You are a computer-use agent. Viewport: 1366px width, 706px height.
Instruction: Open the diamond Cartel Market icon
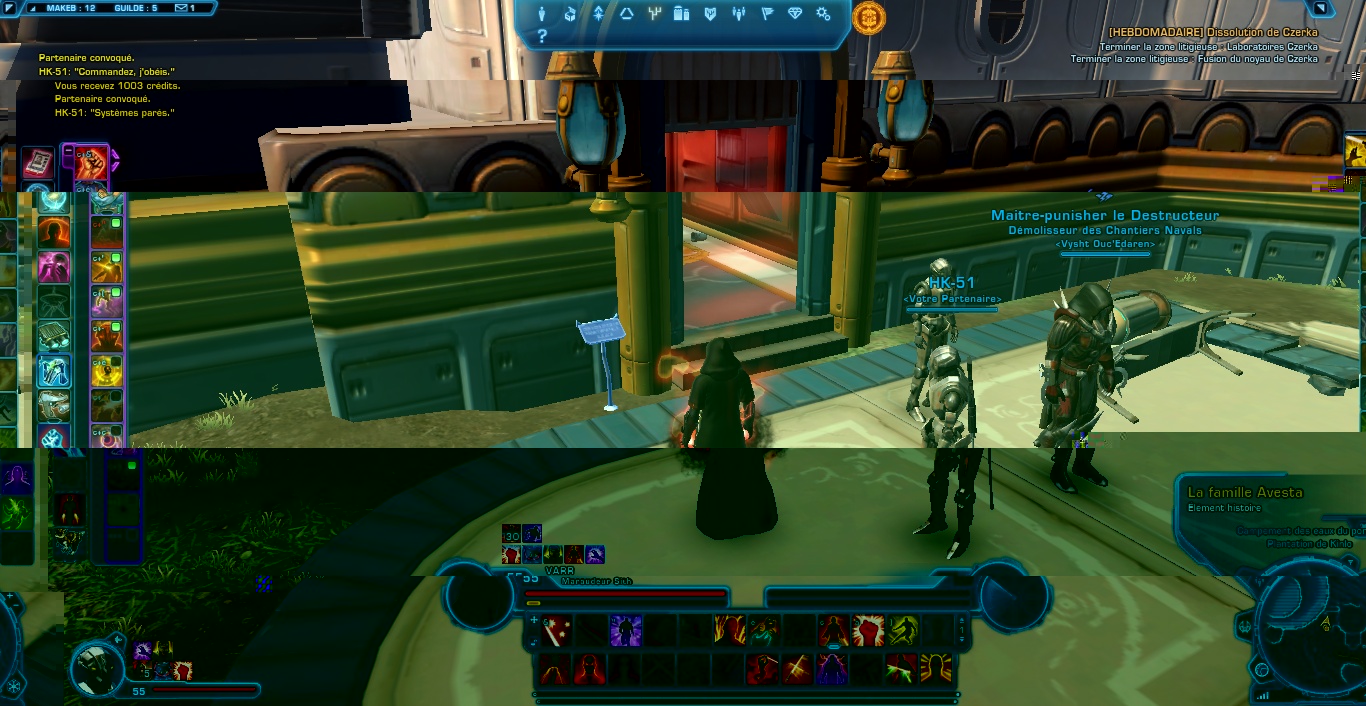[x=795, y=14]
